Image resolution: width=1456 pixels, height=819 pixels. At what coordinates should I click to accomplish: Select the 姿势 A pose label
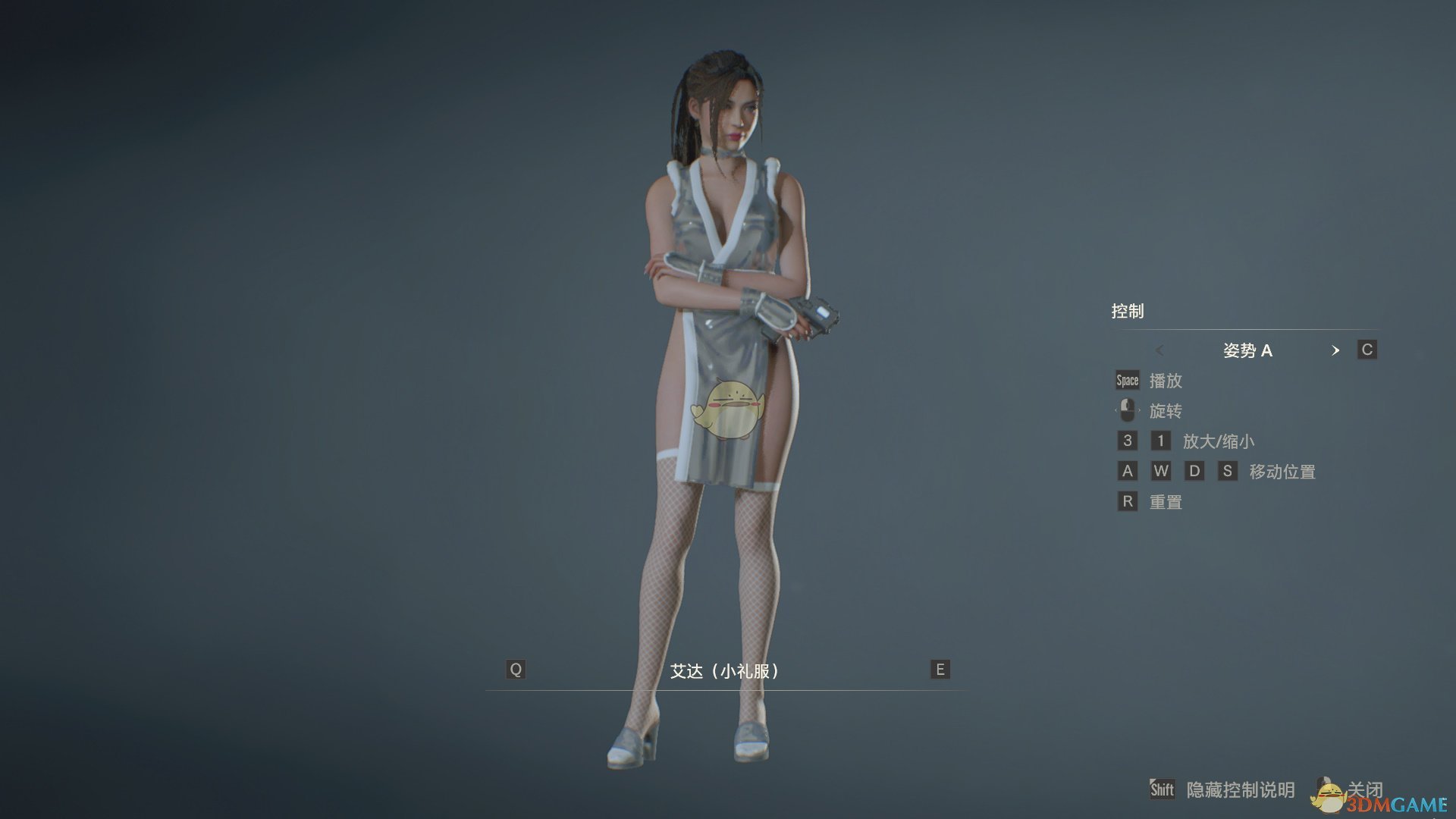click(1247, 350)
